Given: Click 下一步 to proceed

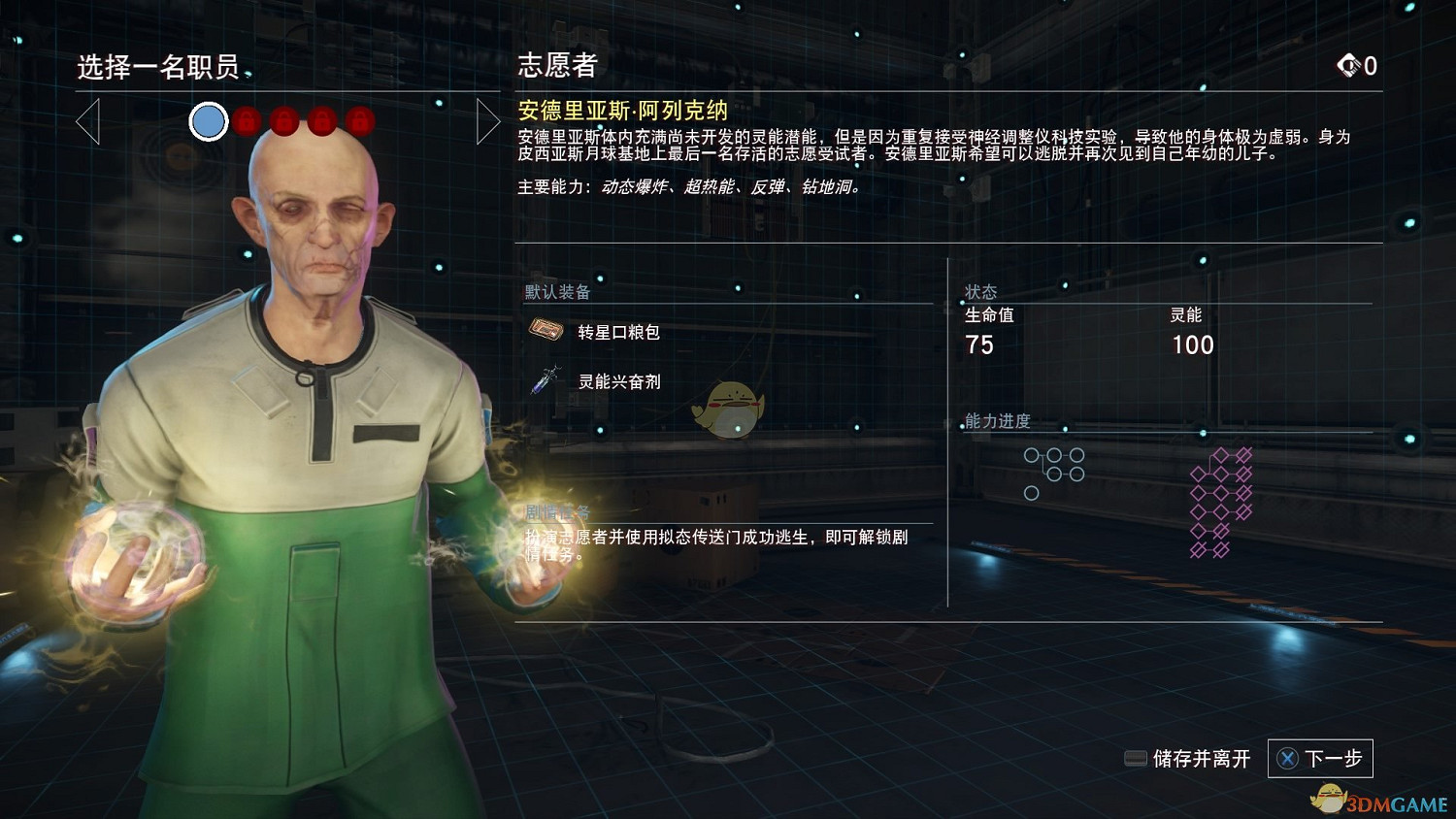Looking at the screenshot, I should [1332, 759].
